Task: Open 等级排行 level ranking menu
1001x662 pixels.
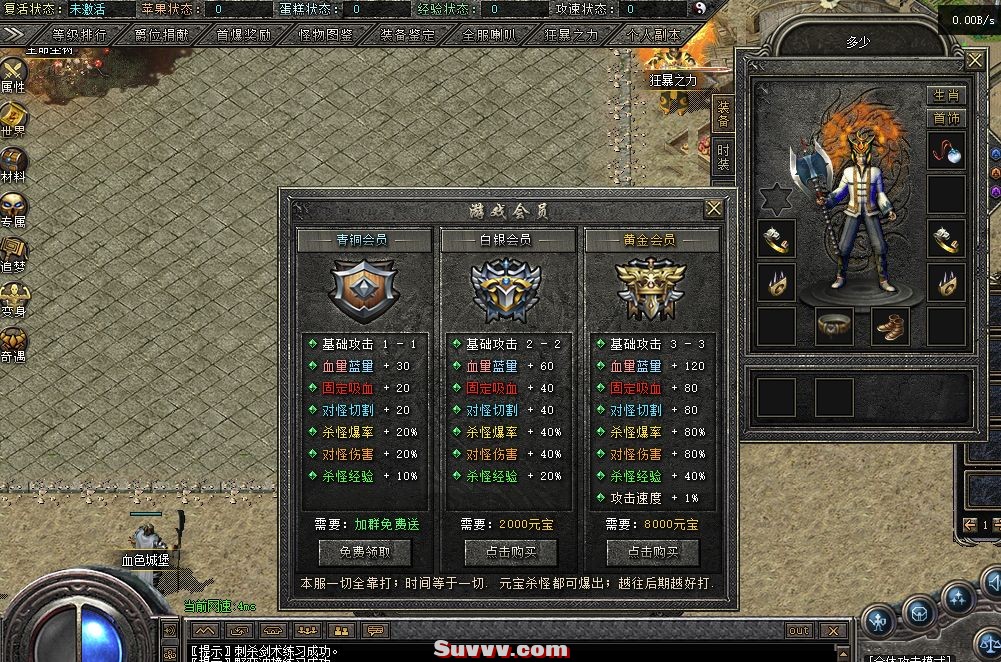Action: click(80, 34)
